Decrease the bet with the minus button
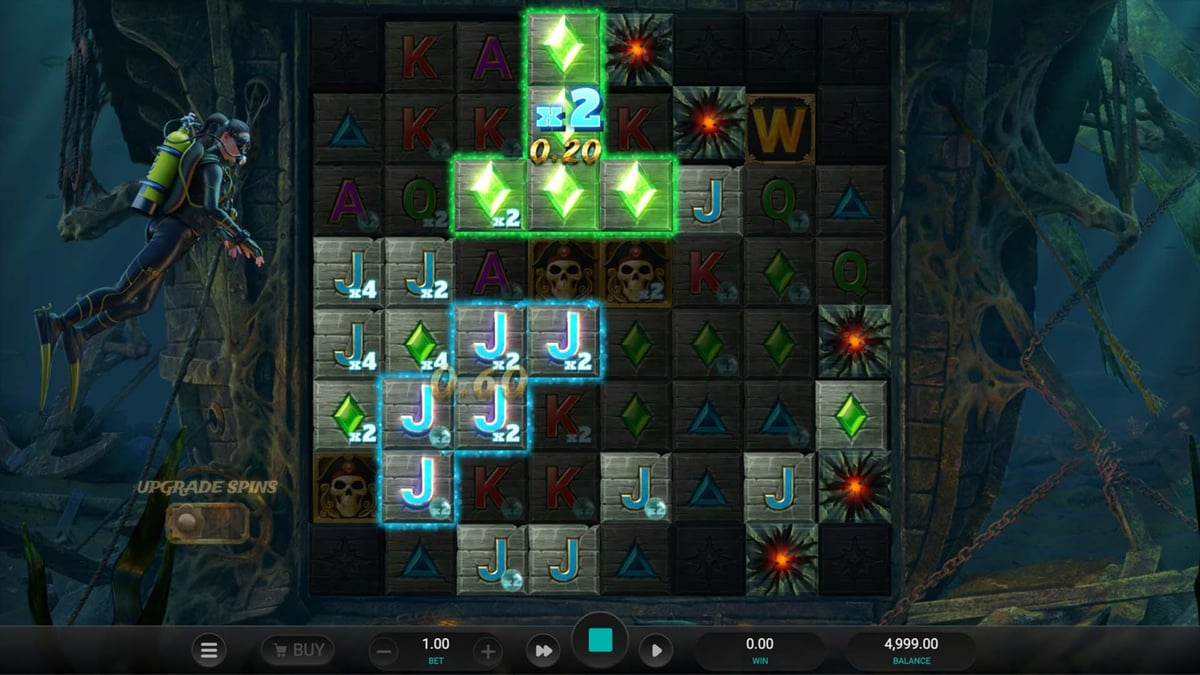The height and width of the screenshot is (675, 1200). 384,652
